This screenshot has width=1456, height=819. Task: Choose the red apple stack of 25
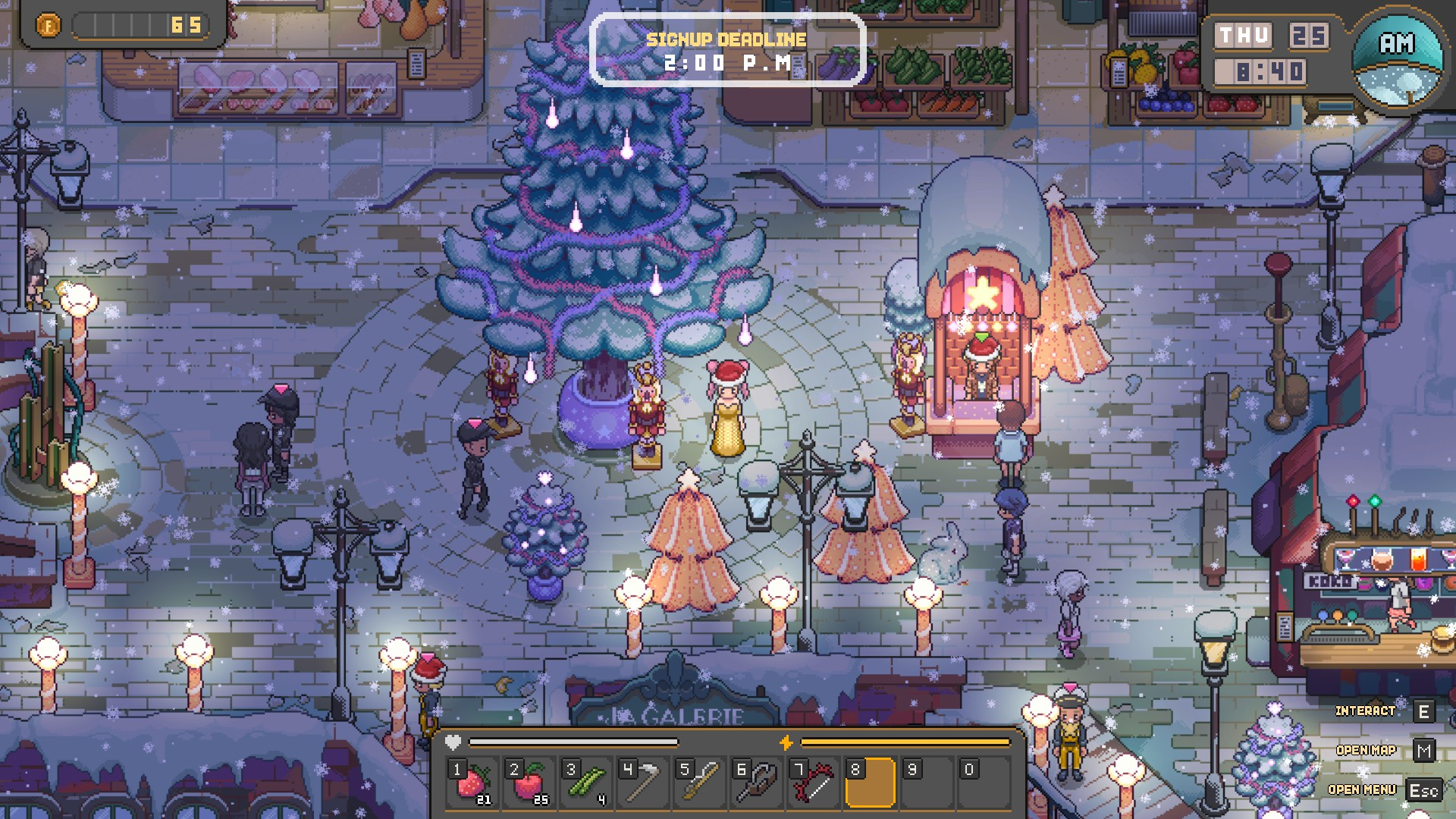(529, 783)
